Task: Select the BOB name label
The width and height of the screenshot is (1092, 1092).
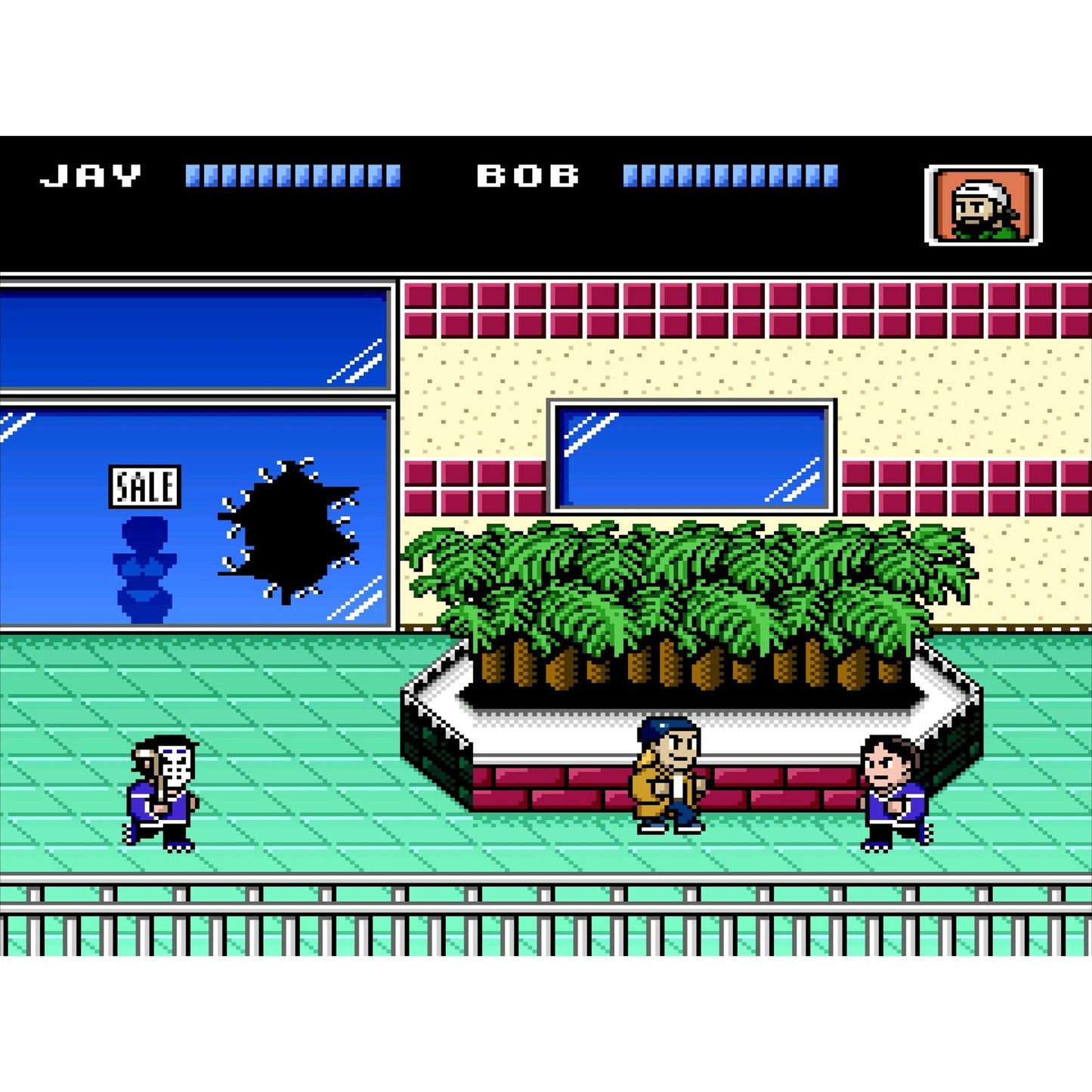Action: 529,175
